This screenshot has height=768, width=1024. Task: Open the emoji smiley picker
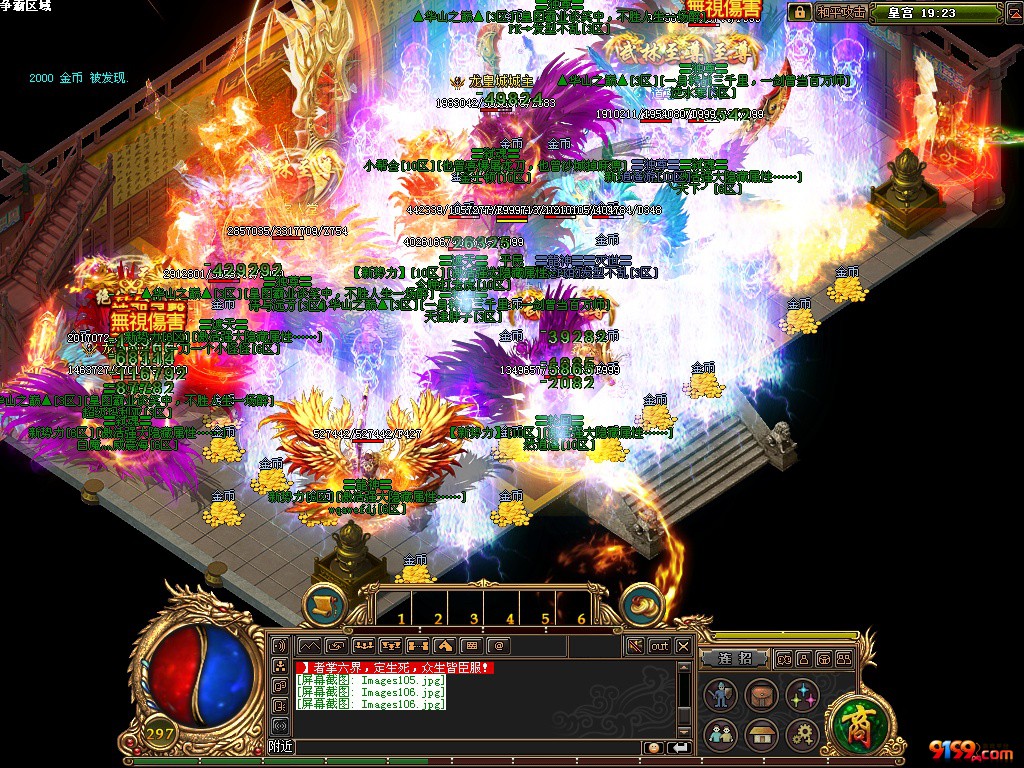654,747
